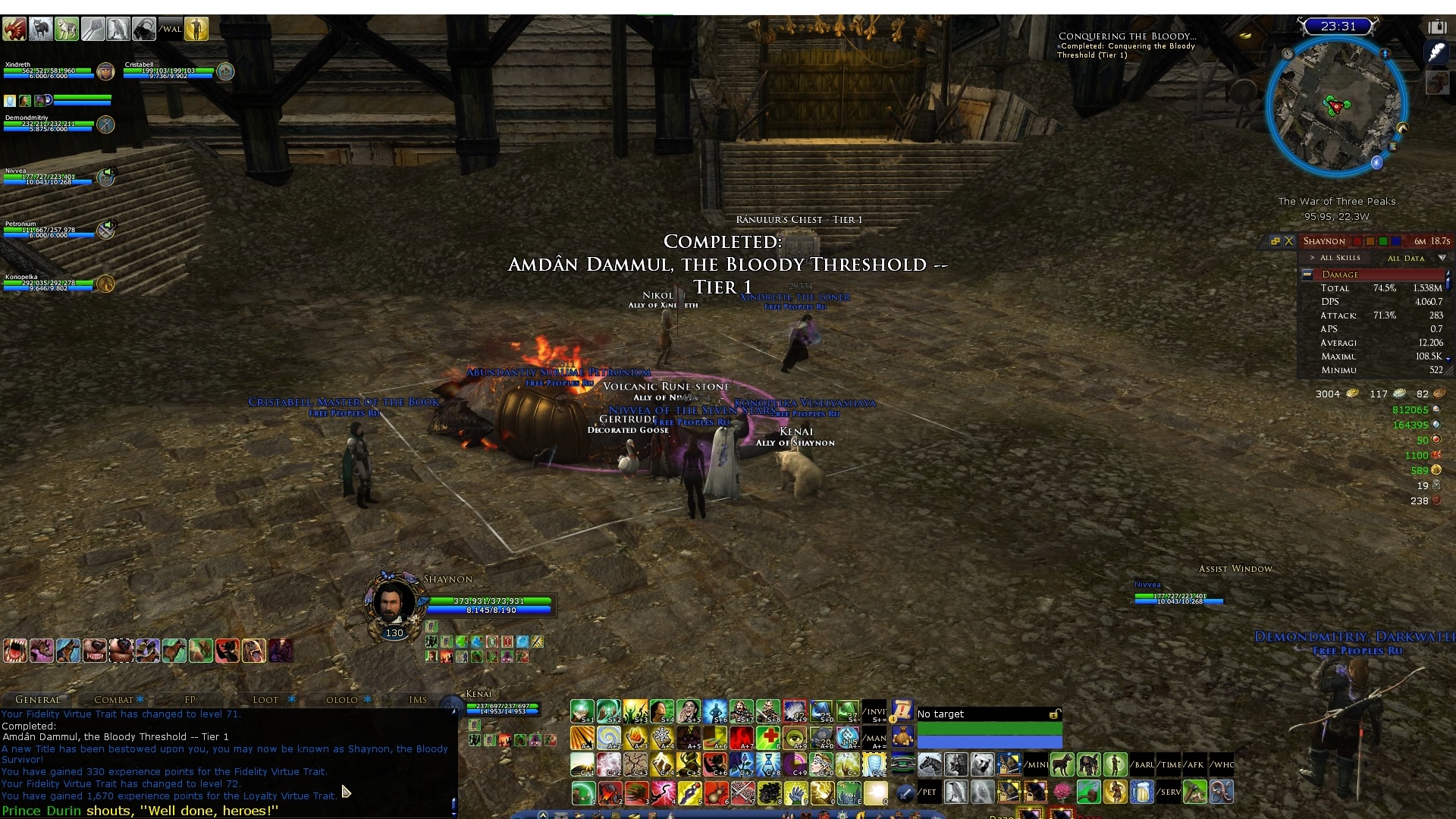The height and width of the screenshot is (819, 1456).
Task: Use the hourglass skill on the quickbar
Action: [768, 764]
